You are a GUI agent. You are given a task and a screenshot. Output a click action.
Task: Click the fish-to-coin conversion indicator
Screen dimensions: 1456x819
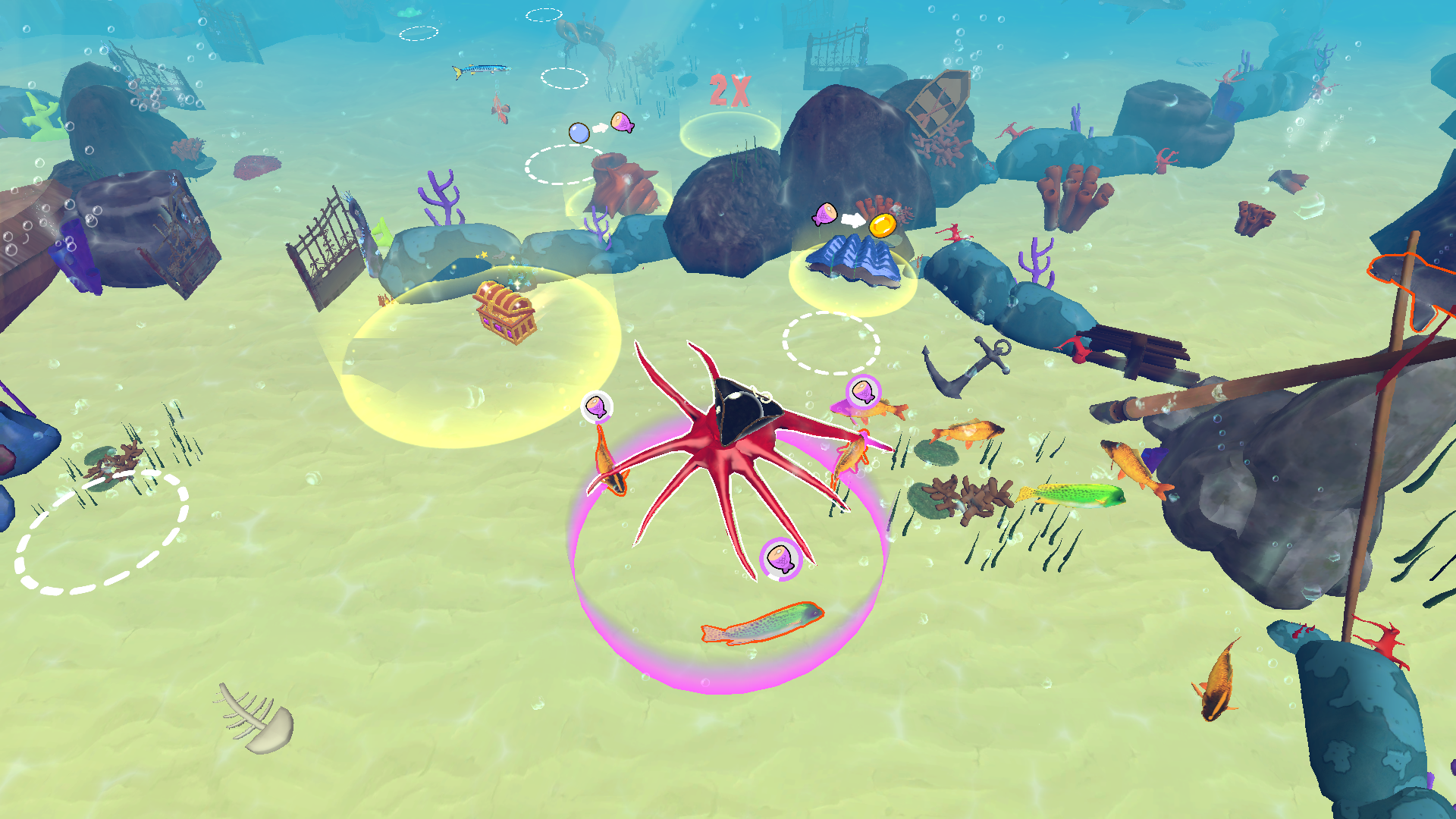(x=853, y=218)
